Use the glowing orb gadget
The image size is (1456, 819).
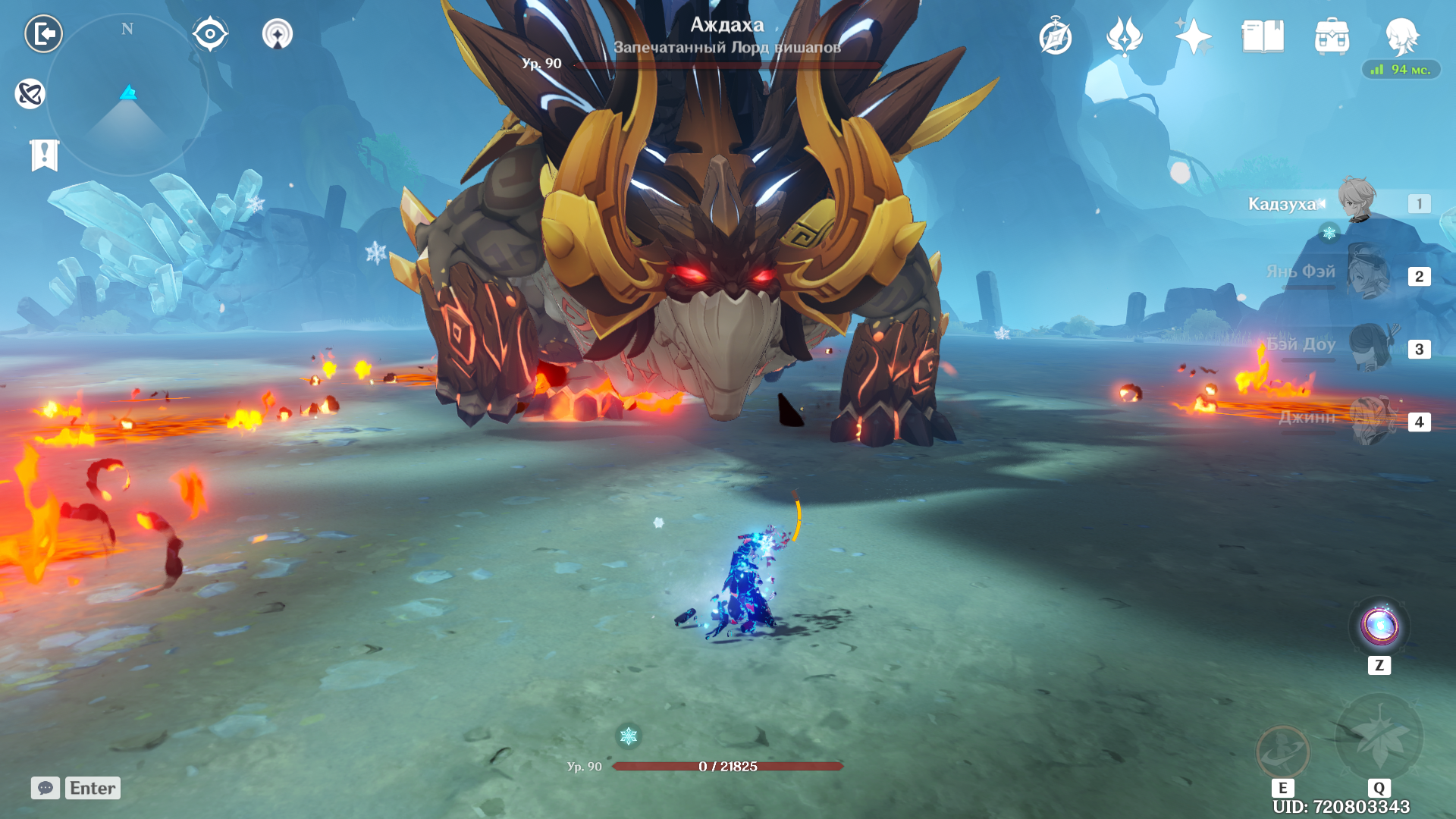(1379, 627)
